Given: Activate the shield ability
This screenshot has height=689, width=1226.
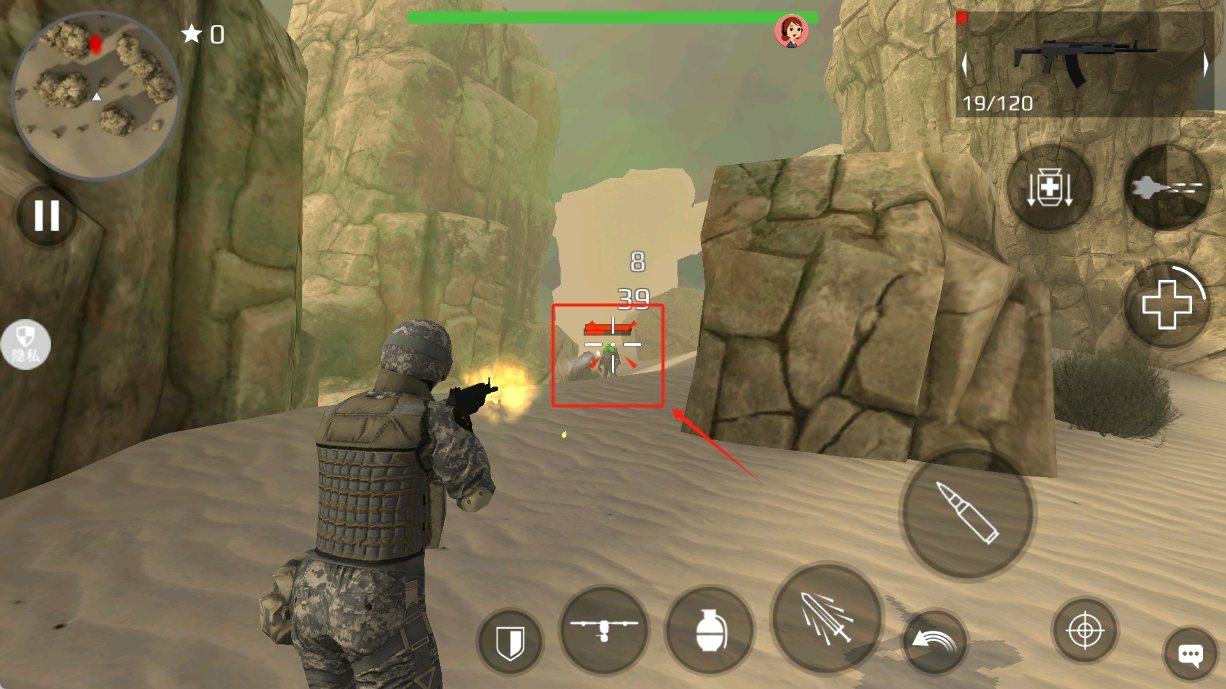Looking at the screenshot, I should (510, 641).
